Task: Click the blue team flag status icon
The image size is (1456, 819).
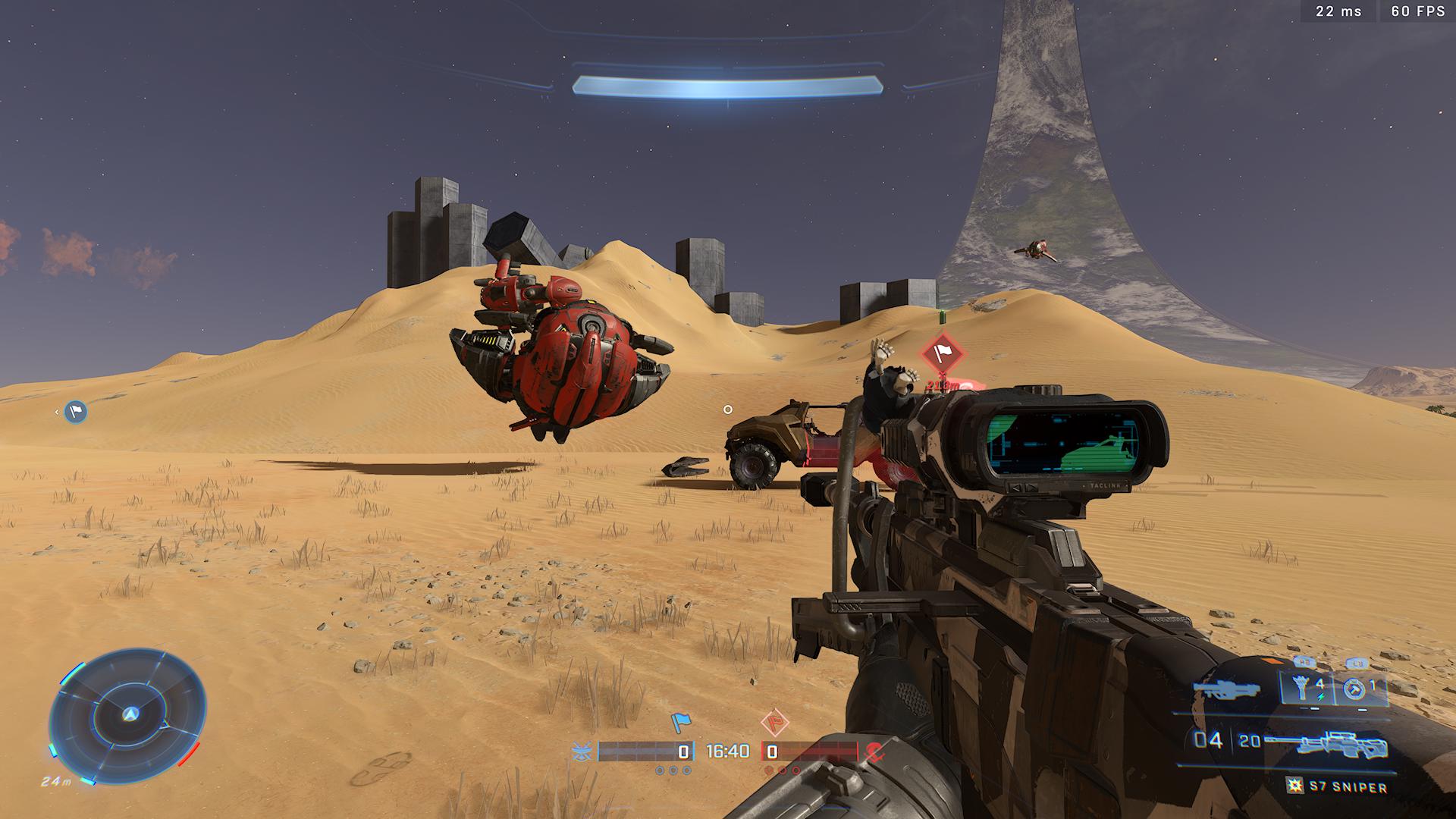Action: (681, 723)
